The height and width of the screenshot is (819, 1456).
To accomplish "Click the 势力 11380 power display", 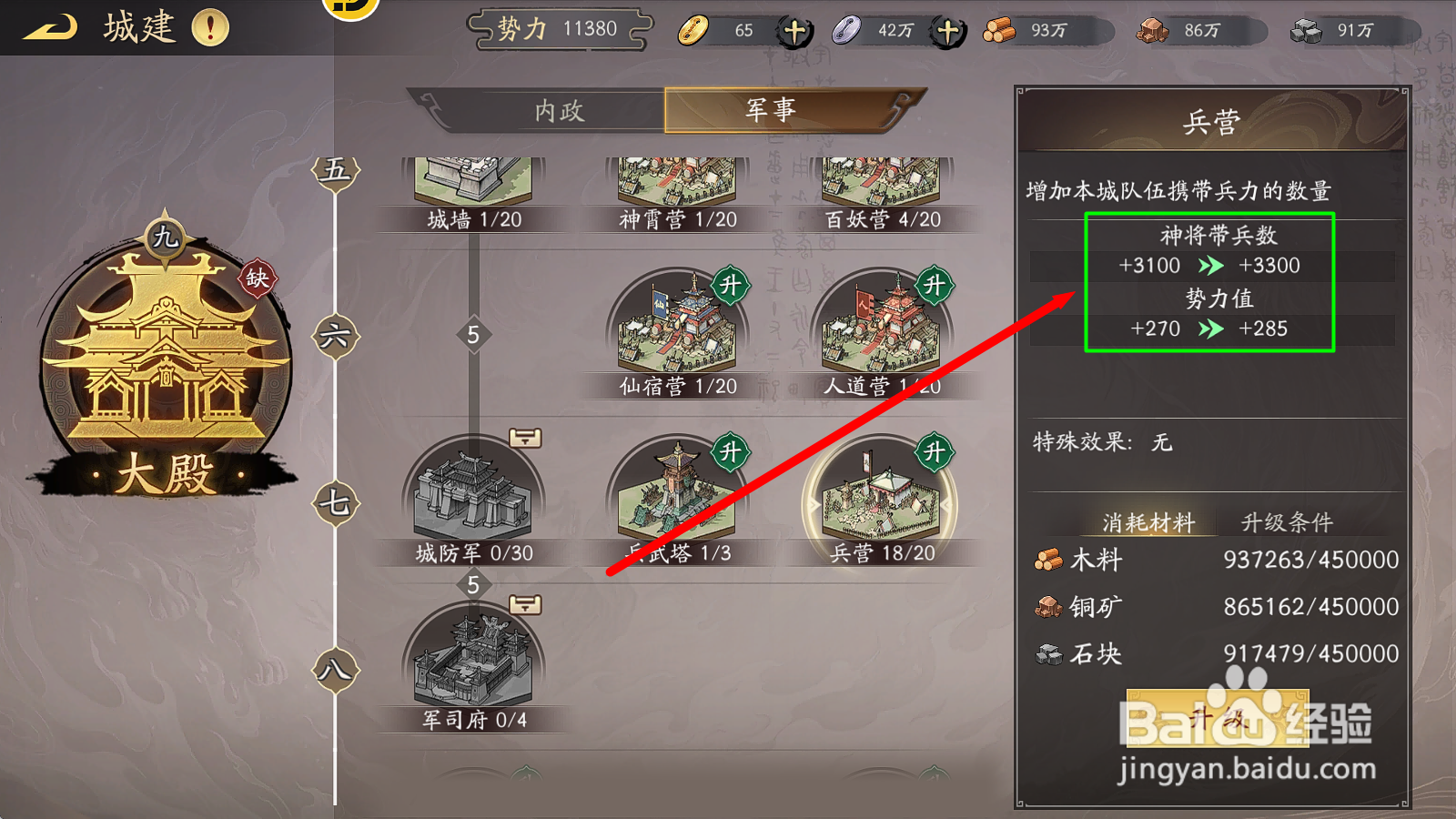I will 559,28.
